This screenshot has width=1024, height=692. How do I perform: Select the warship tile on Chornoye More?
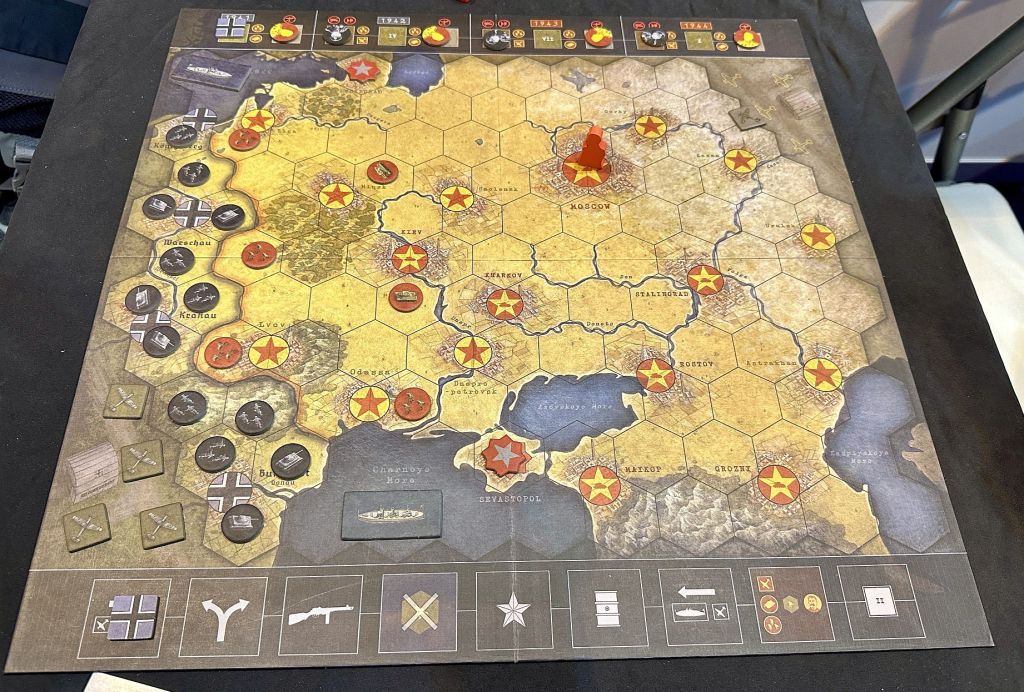point(392,514)
